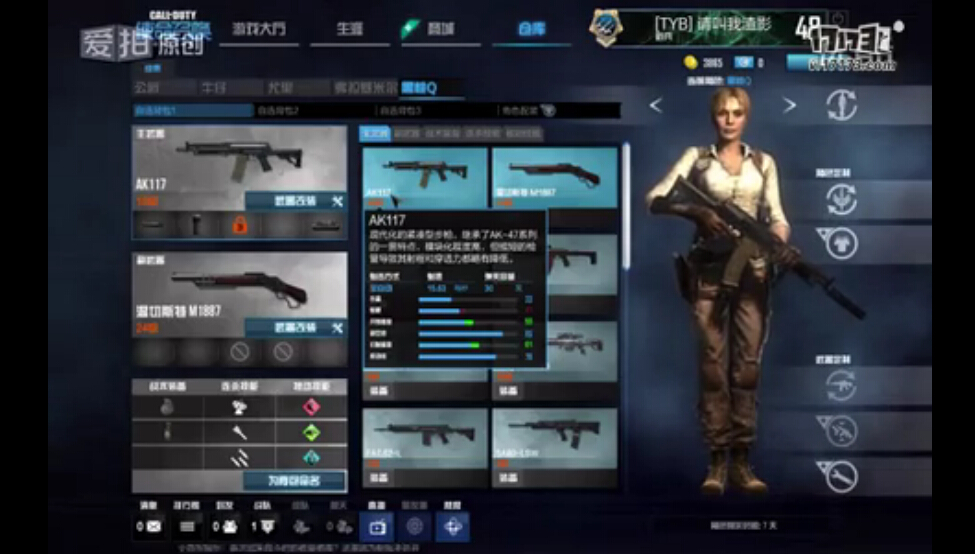
Task: Show the next character with right arrow
Action: tap(790, 106)
